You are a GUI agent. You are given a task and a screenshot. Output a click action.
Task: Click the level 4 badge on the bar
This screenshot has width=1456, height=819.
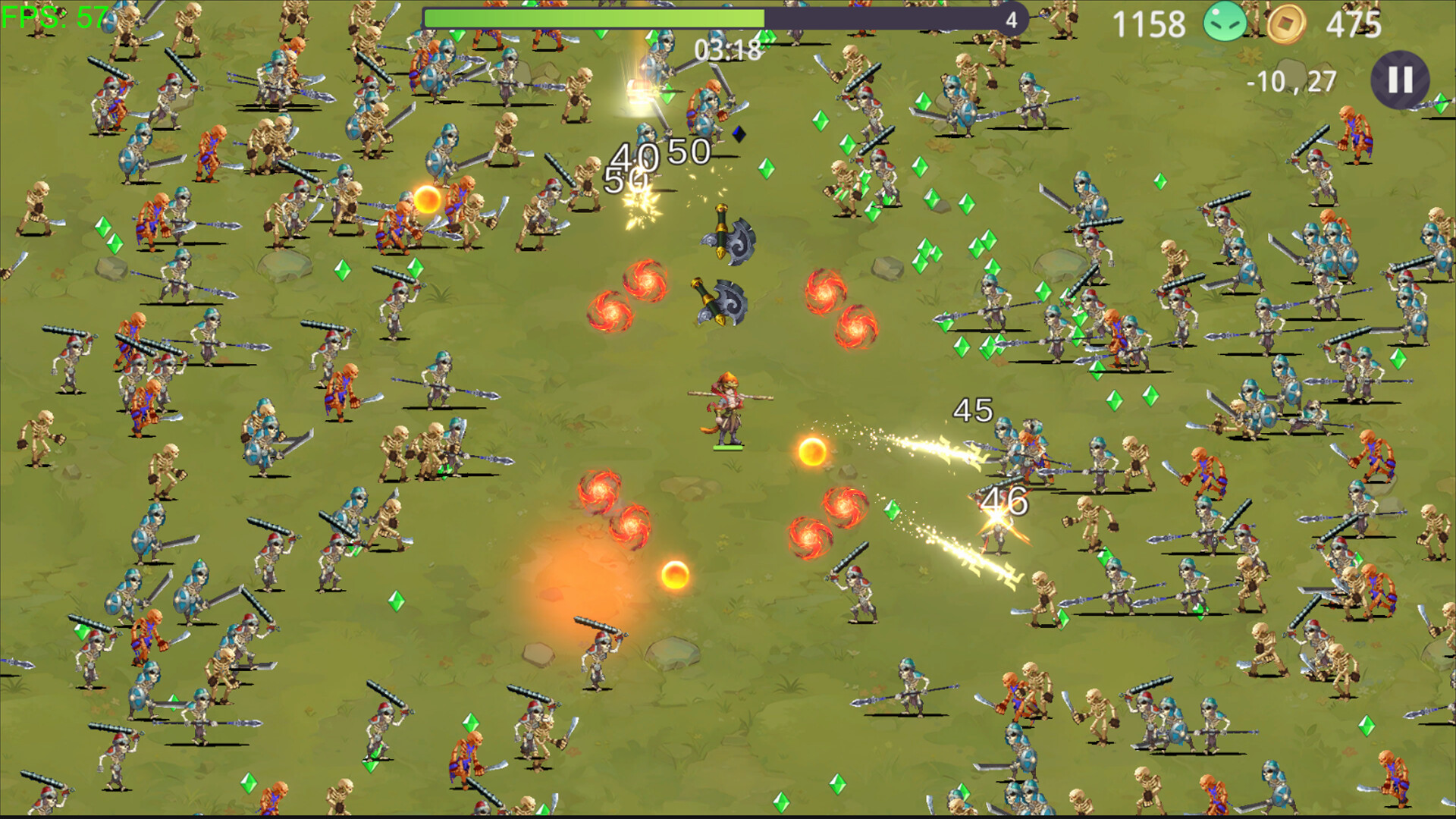point(1011,21)
